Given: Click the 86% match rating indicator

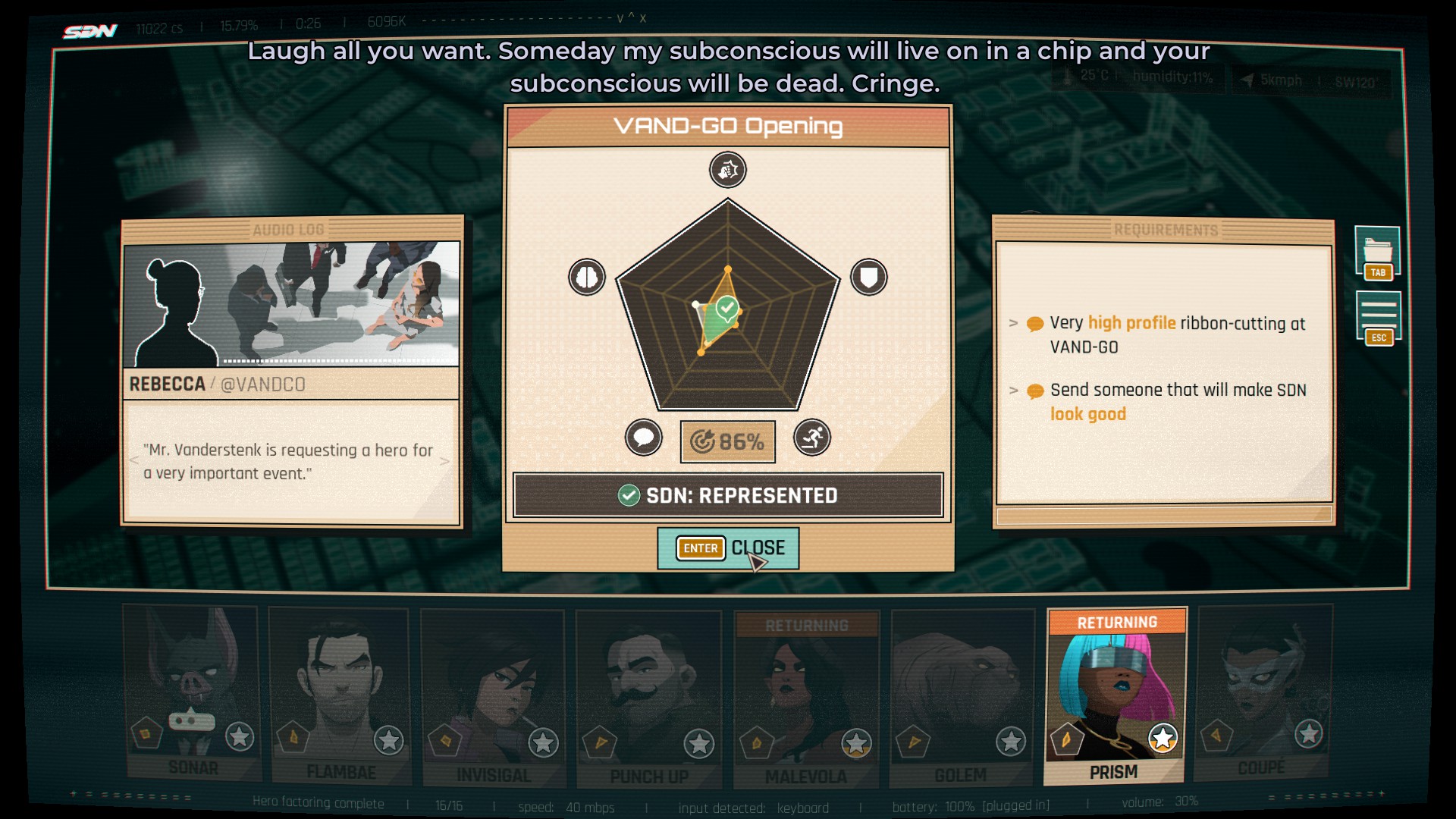Looking at the screenshot, I should click(x=727, y=440).
